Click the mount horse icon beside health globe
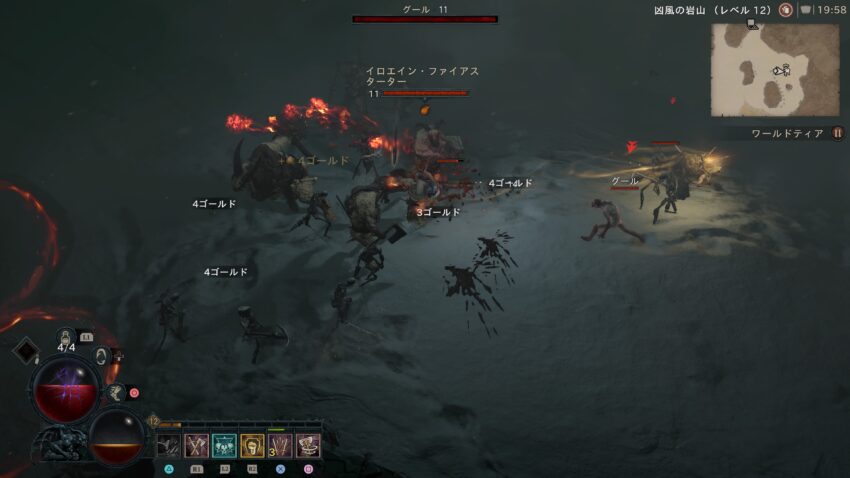Screen dimensions: 850x478 [x=116, y=391]
